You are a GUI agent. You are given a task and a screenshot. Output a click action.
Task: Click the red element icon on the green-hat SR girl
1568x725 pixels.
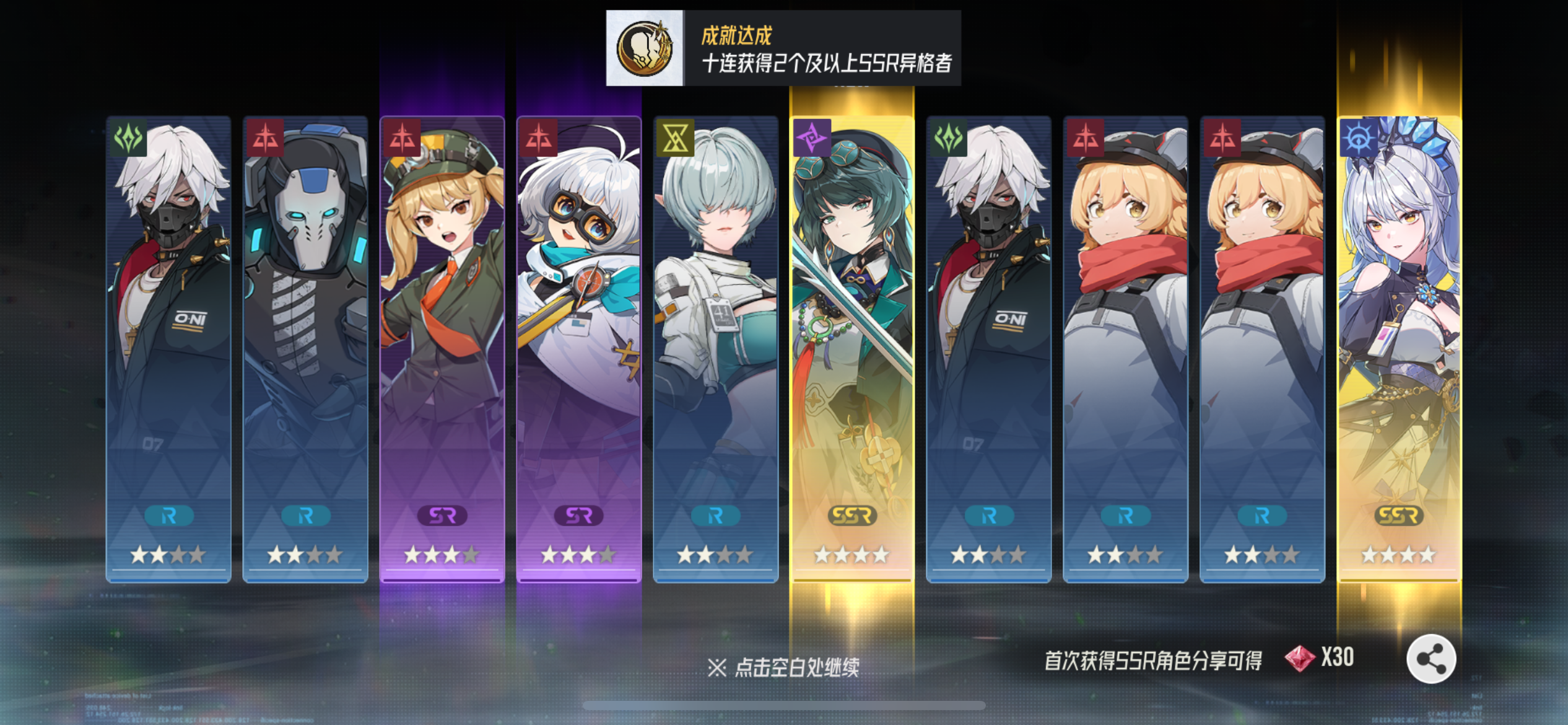tap(403, 137)
